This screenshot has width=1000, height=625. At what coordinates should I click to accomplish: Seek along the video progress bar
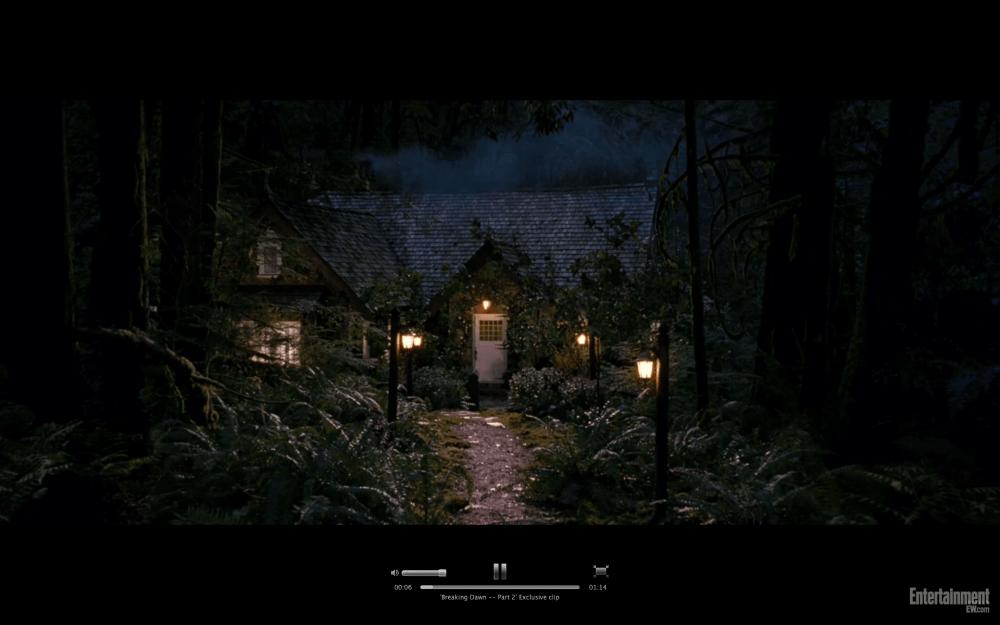point(499,587)
